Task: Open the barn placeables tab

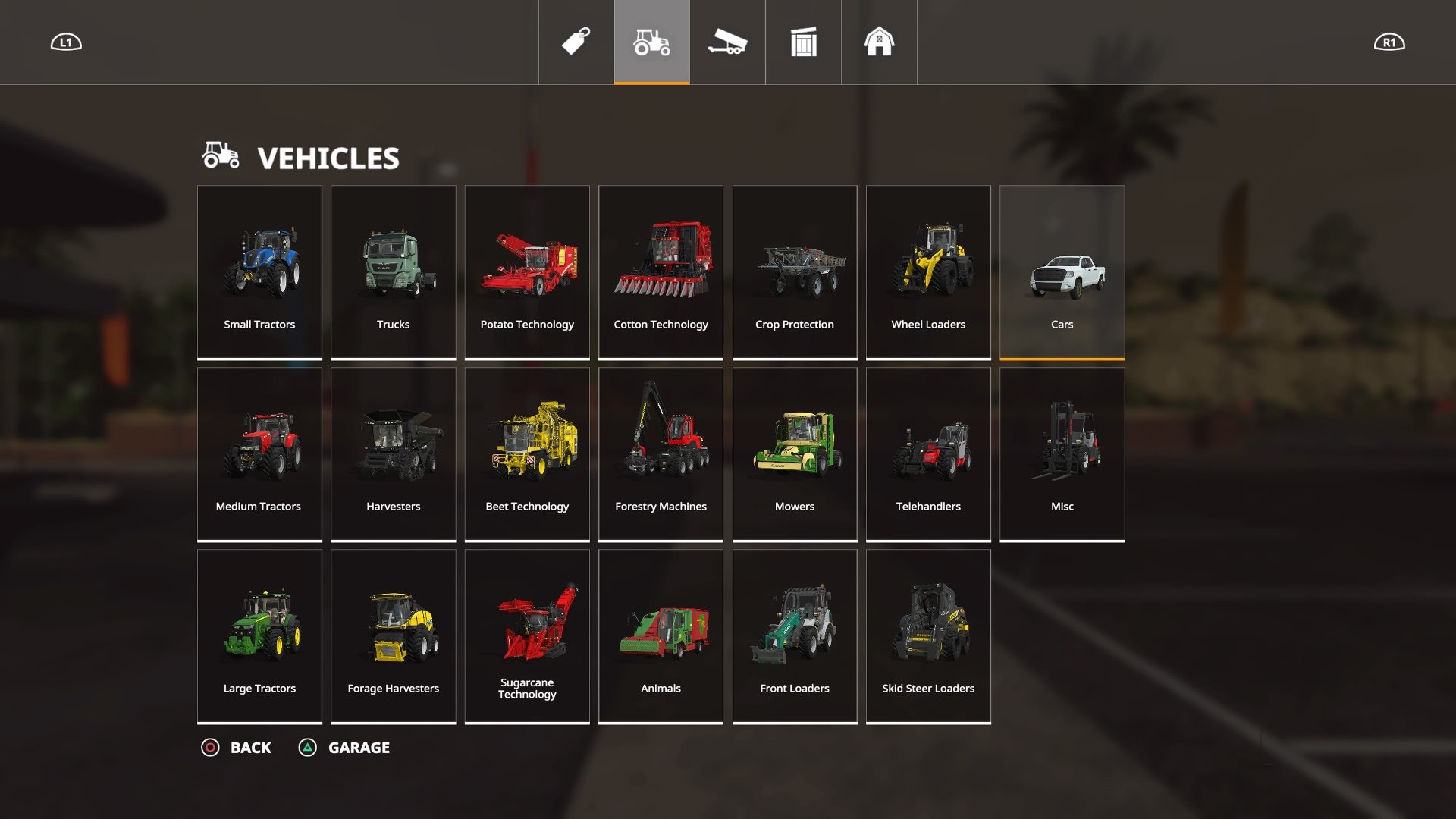Action: point(880,42)
